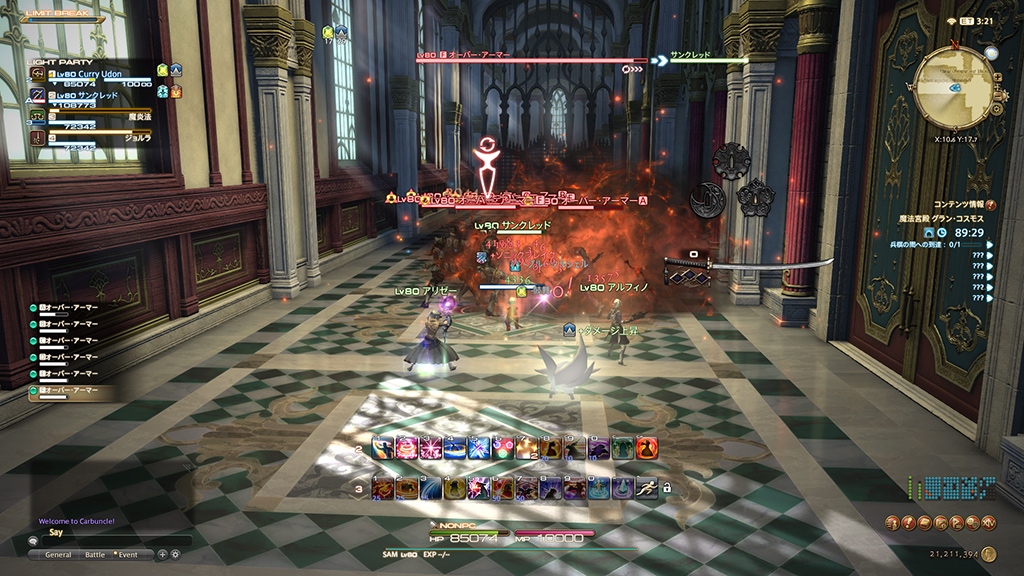Viewport: 1024px width, 576px height.
Task: Use the three colored orbs ability
Action: (502, 448)
